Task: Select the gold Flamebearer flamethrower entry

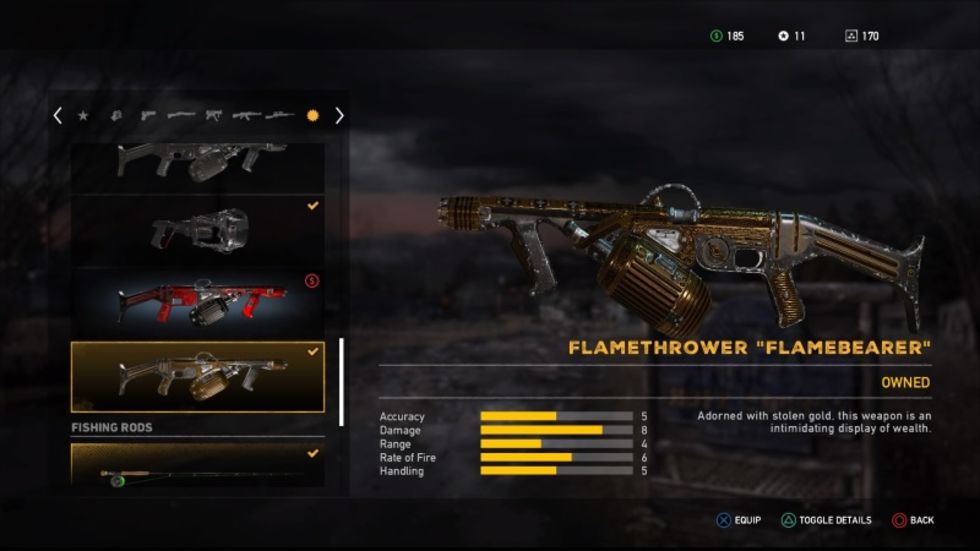Action: [198, 377]
